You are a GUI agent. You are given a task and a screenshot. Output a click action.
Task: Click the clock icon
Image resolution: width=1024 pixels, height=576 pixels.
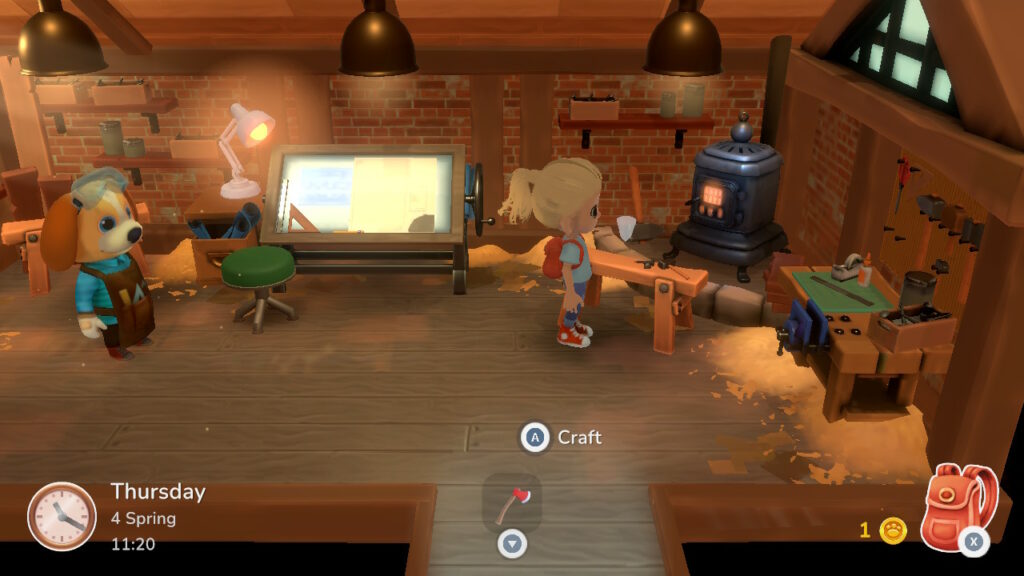[62, 515]
